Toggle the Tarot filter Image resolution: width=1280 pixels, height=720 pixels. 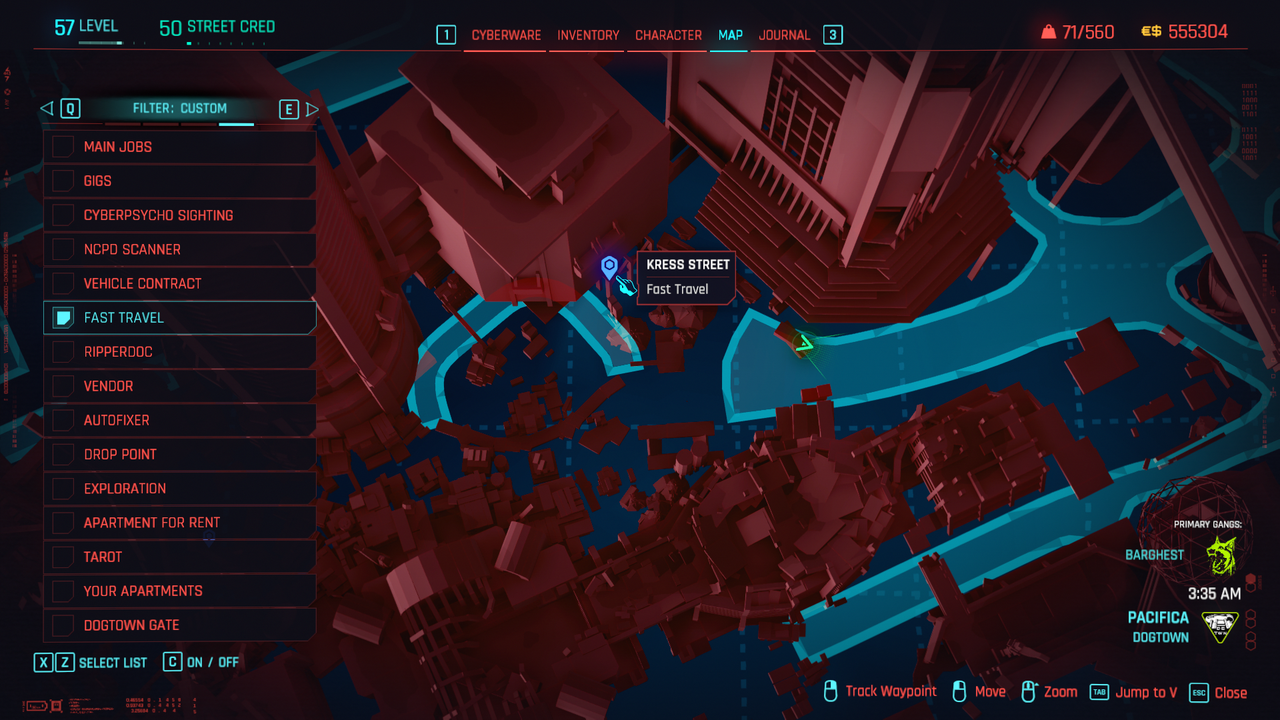pyautogui.click(x=63, y=557)
